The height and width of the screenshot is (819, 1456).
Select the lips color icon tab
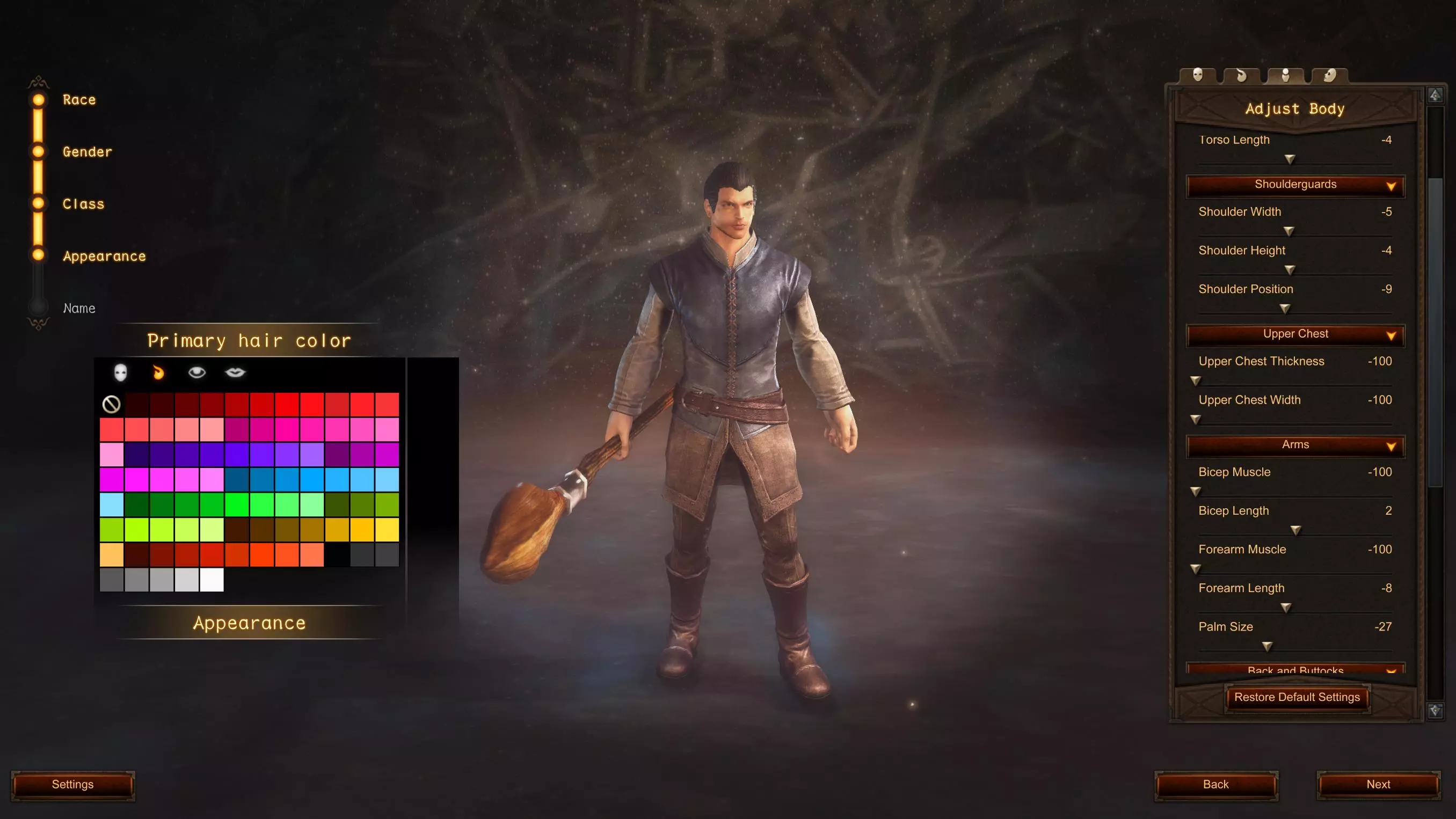pyautogui.click(x=235, y=372)
